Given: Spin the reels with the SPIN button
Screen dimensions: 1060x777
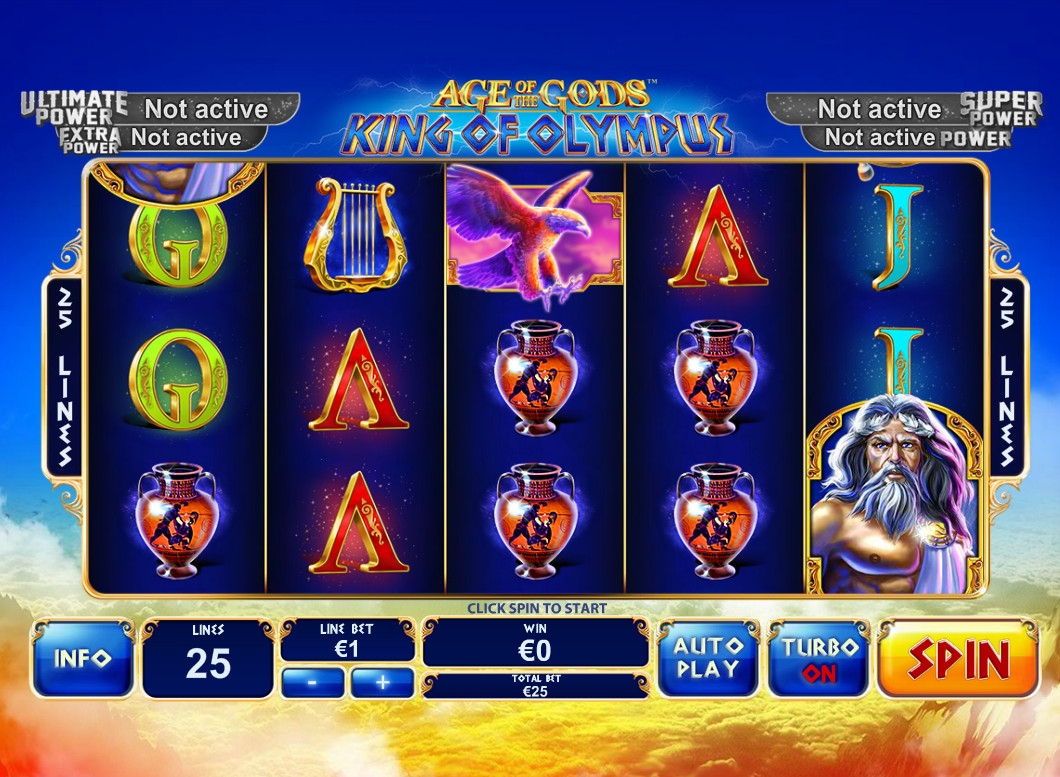Looking at the screenshot, I should pos(958,659).
